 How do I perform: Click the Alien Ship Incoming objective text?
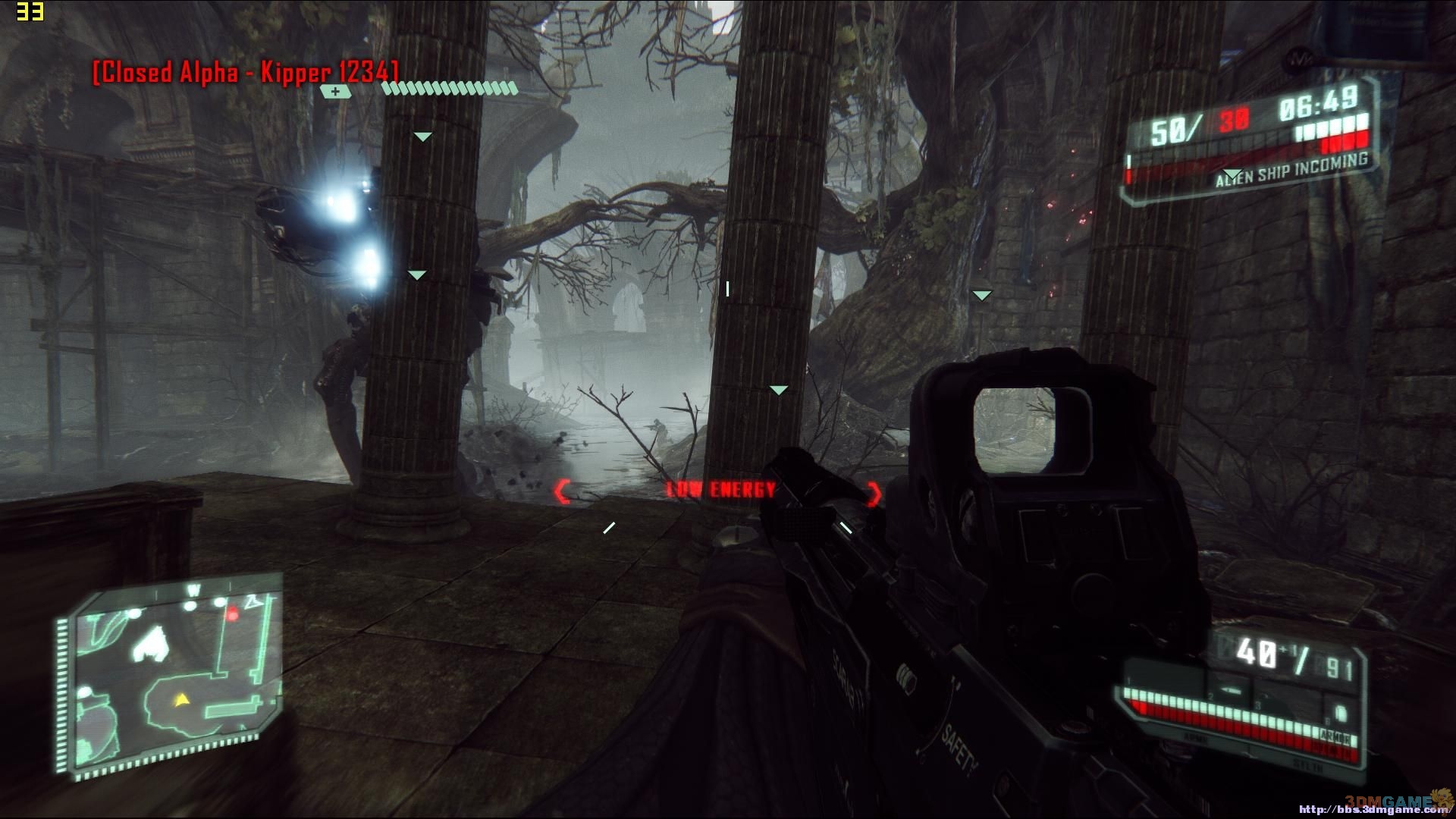(1291, 170)
